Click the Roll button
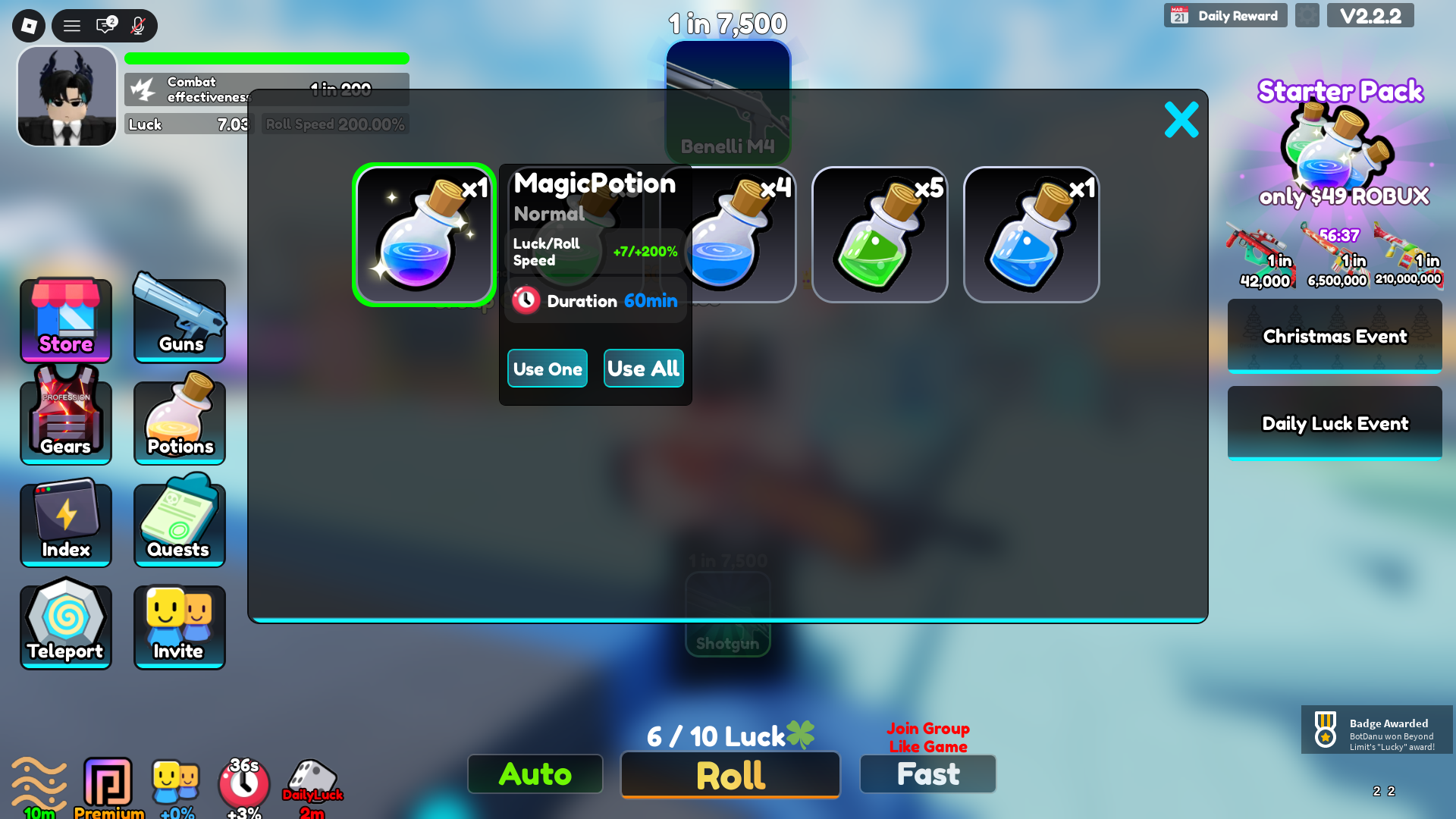 (x=729, y=775)
